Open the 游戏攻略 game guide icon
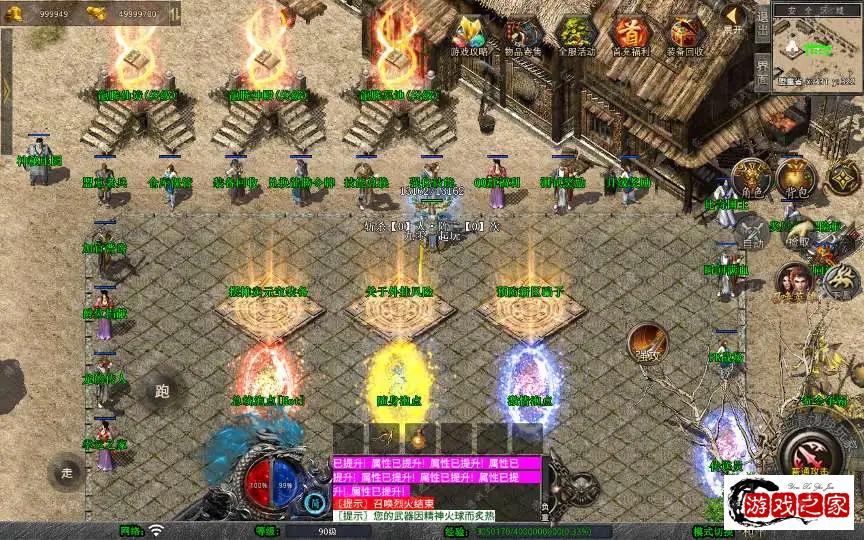The height and width of the screenshot is (540, 864). coord(469,36)
